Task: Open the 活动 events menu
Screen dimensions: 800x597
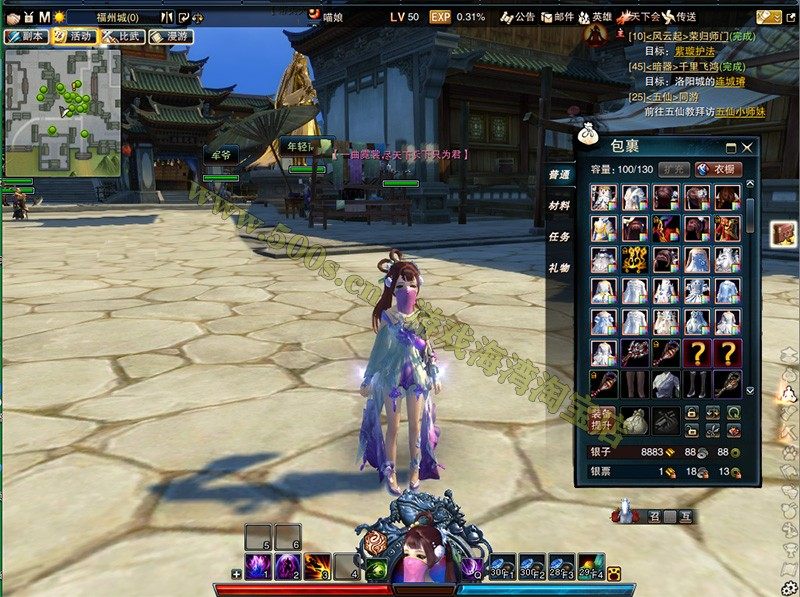Action: click(73, 36)
